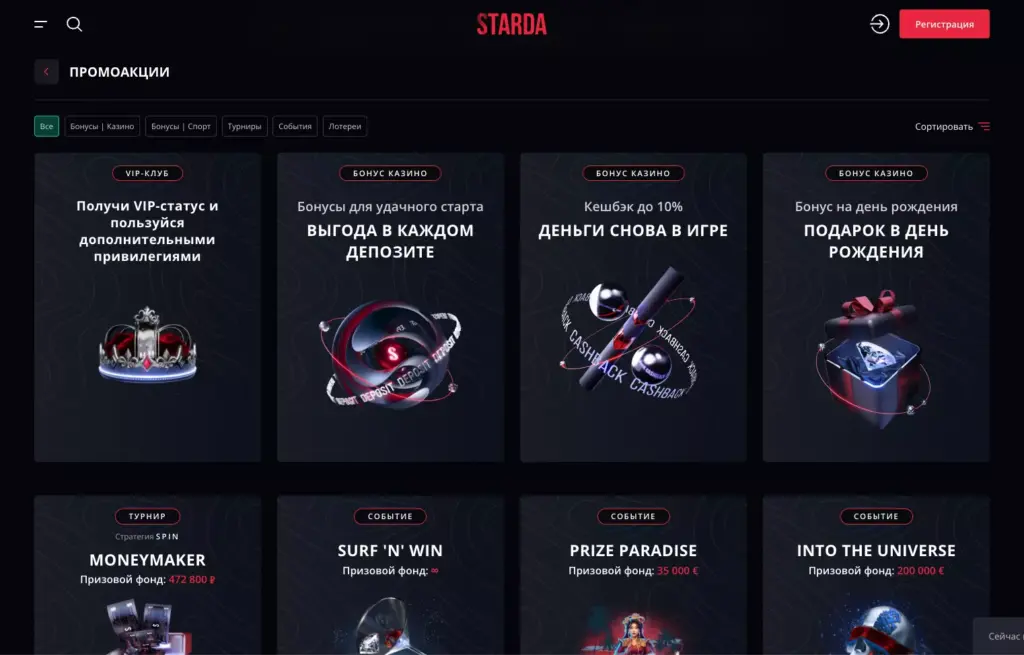Show the События category
Viewport: 1024px width, 655px height.
tap(295, 127)
